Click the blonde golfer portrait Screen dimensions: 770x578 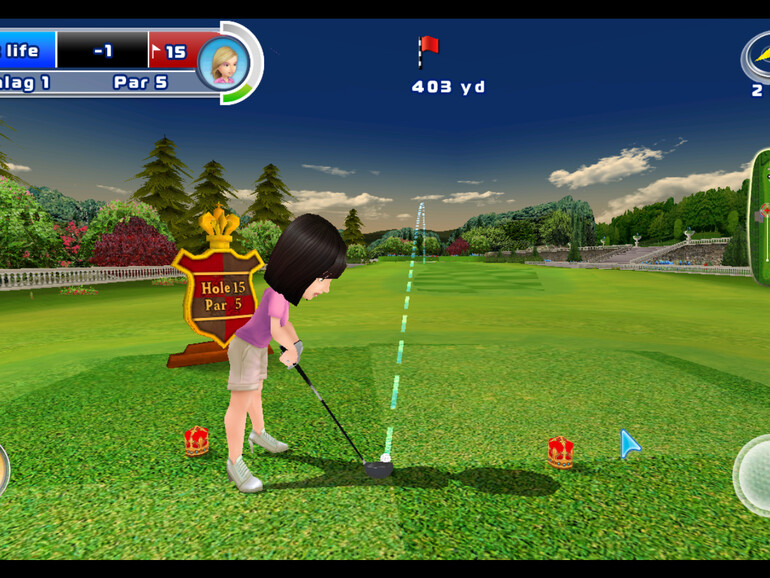click(222, 62)
